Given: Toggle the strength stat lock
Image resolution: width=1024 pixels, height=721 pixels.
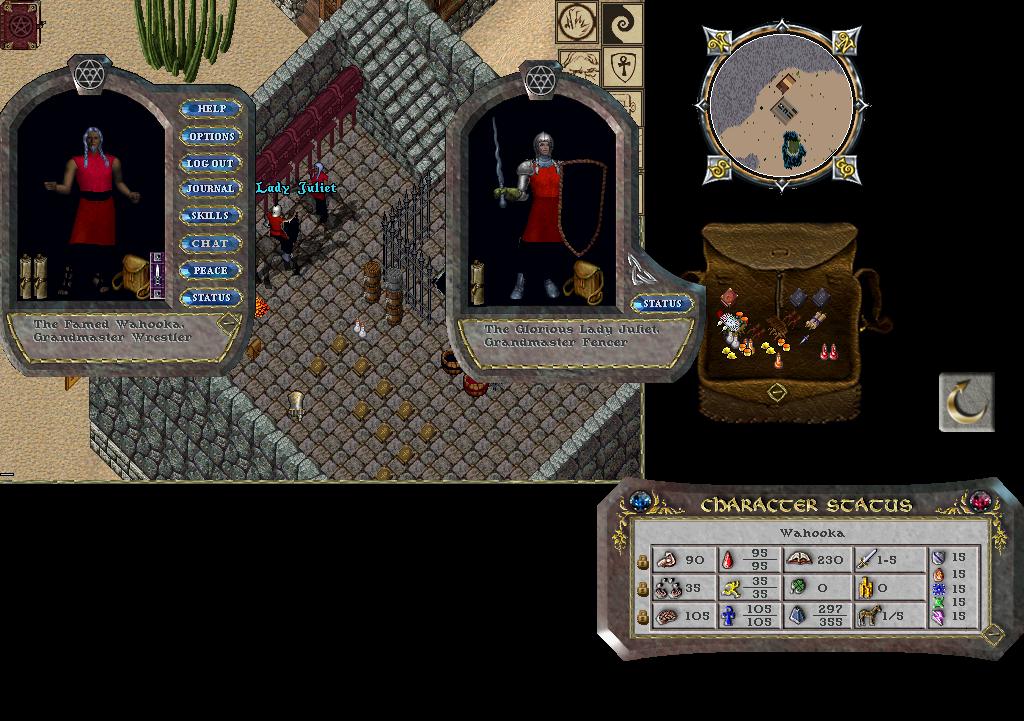Looking at the screenshot, I should pyautogui.click(x=643, y=562).
